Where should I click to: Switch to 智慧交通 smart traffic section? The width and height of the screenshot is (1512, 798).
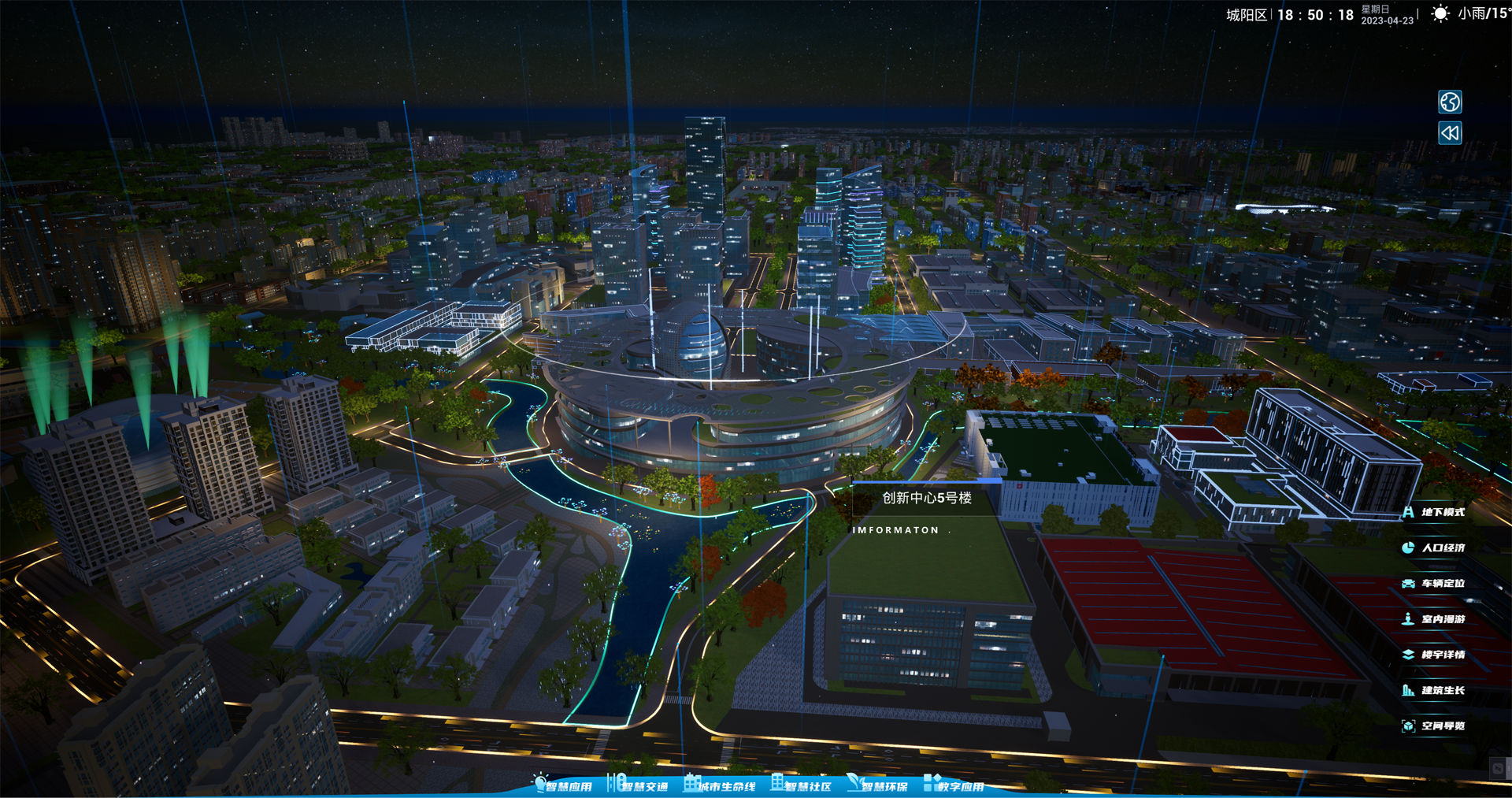click(x=639, y=785)
